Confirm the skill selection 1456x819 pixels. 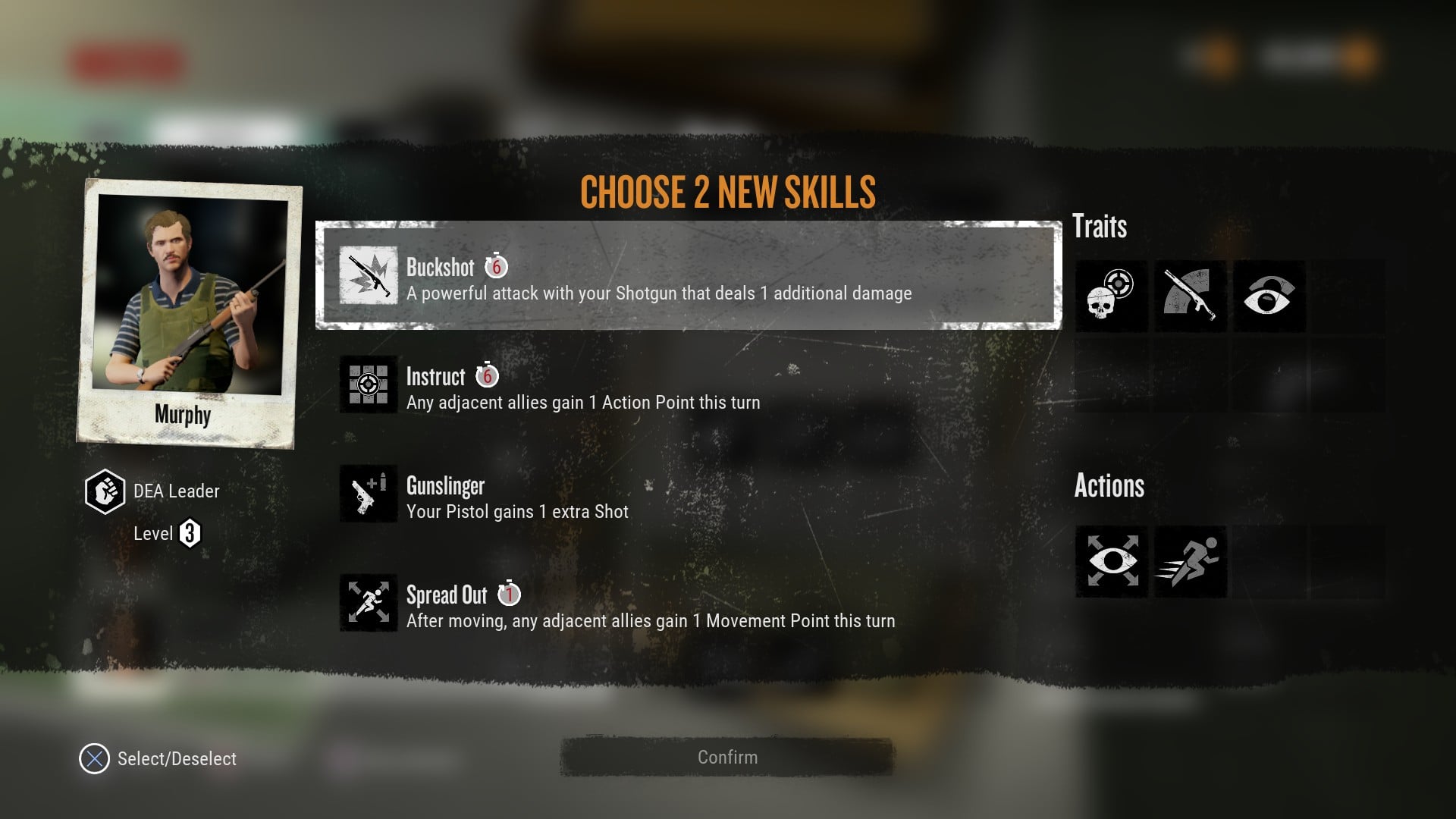(x=726, y=757)
